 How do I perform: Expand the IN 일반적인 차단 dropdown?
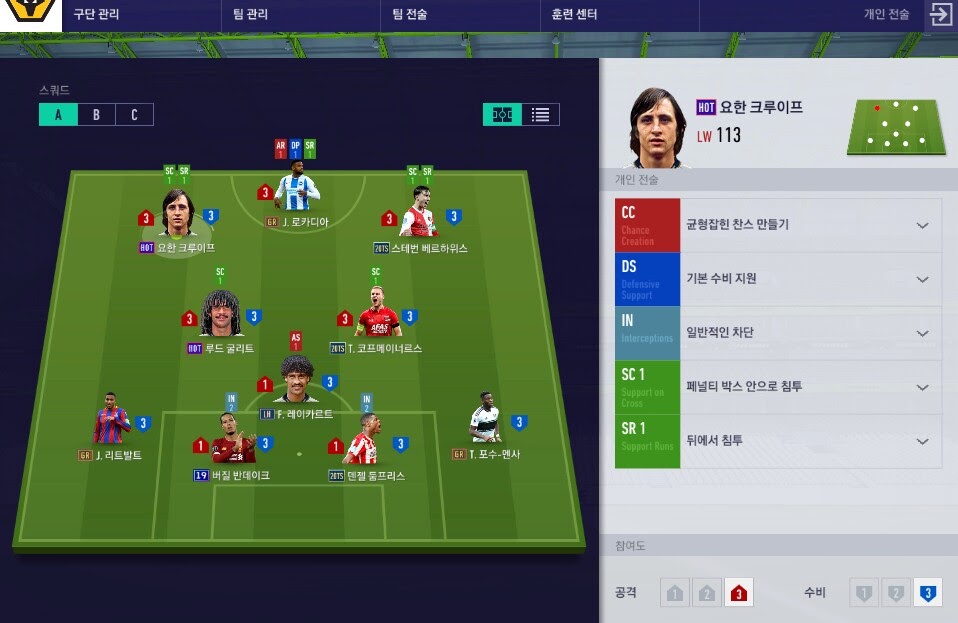click(921, 333)
